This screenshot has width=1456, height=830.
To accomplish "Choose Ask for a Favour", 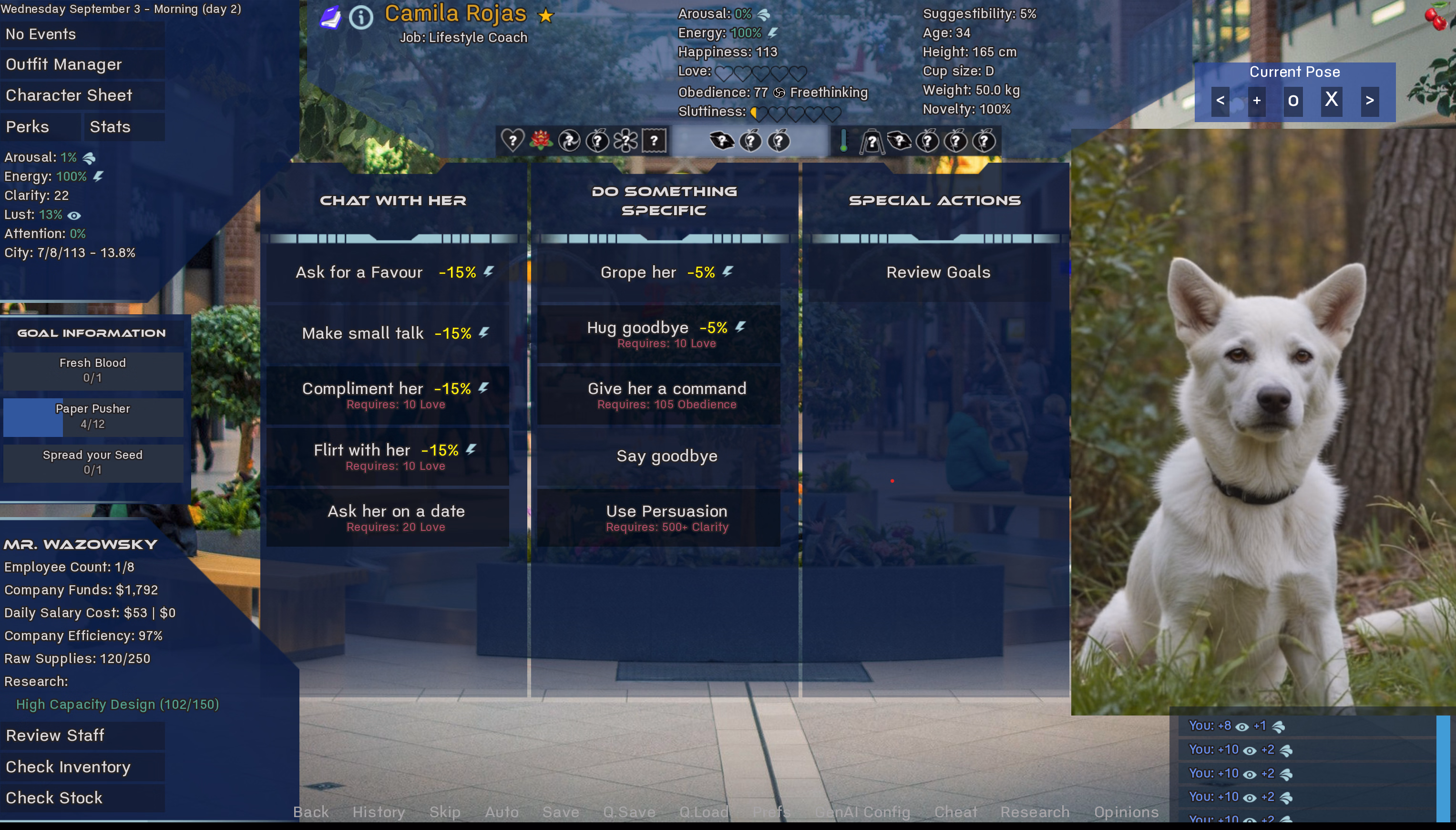I will click(x=387, y=272).
